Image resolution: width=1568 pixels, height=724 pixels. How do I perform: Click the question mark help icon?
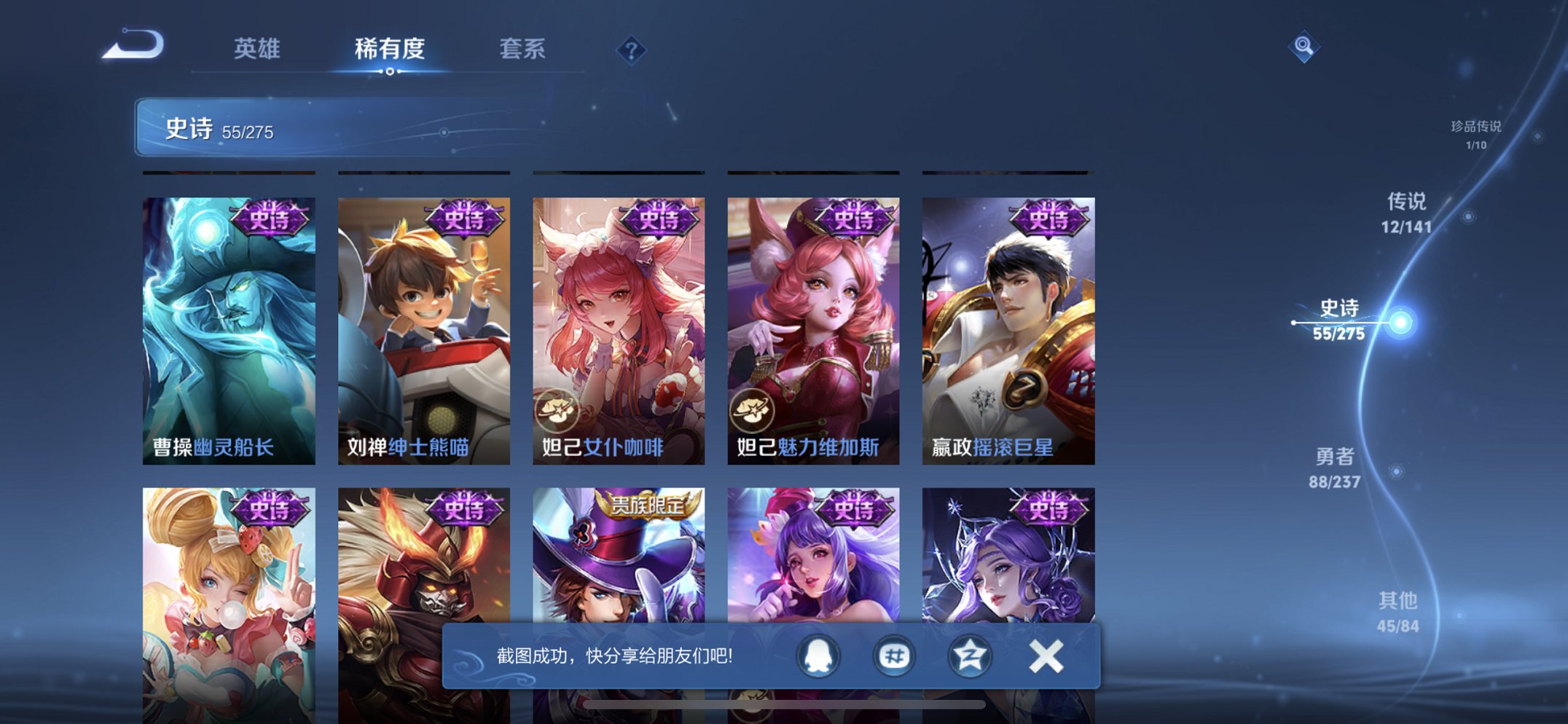(x=631, y=50)
